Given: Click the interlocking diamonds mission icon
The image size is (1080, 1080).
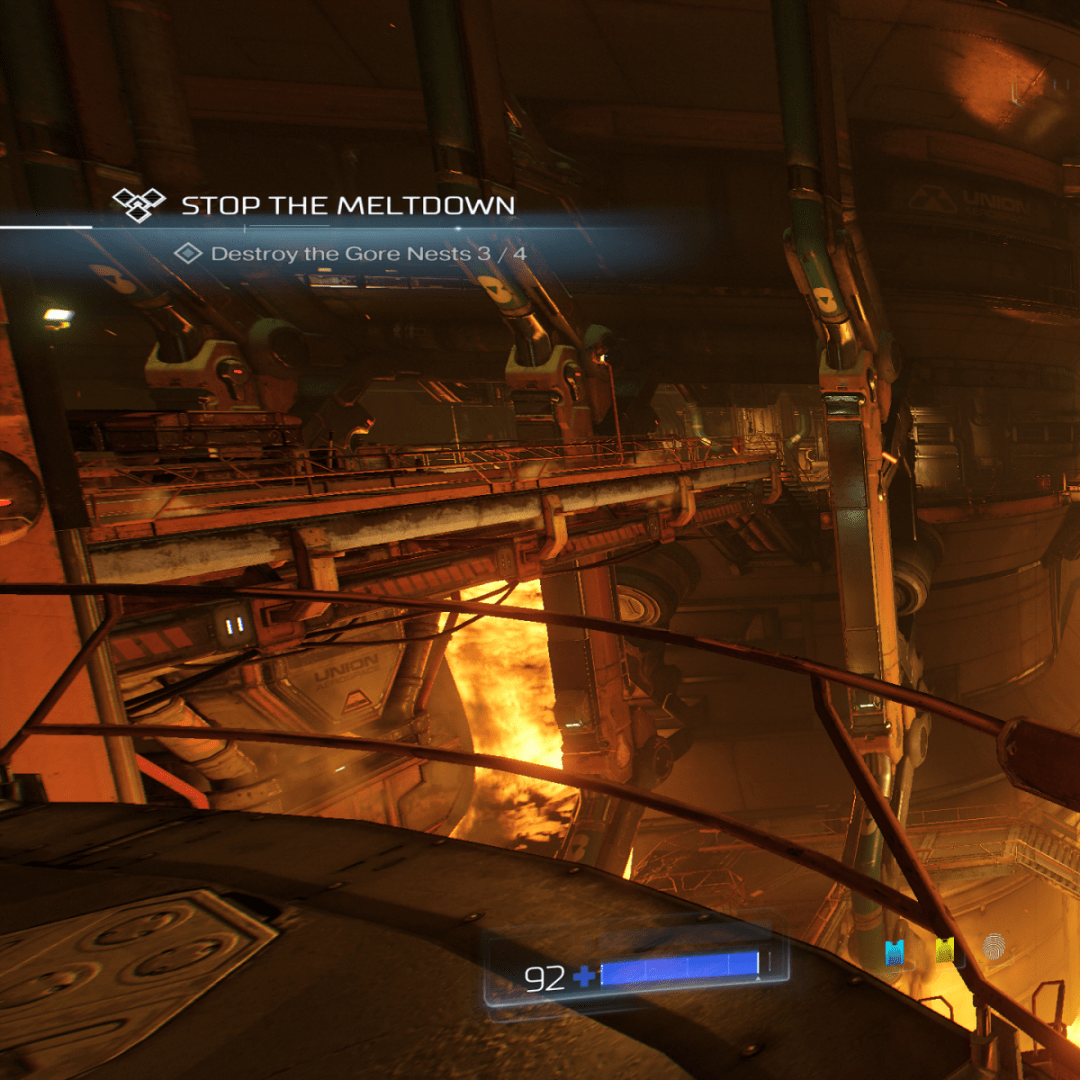Looking at the screenshot, I should [x=138, y=204].
